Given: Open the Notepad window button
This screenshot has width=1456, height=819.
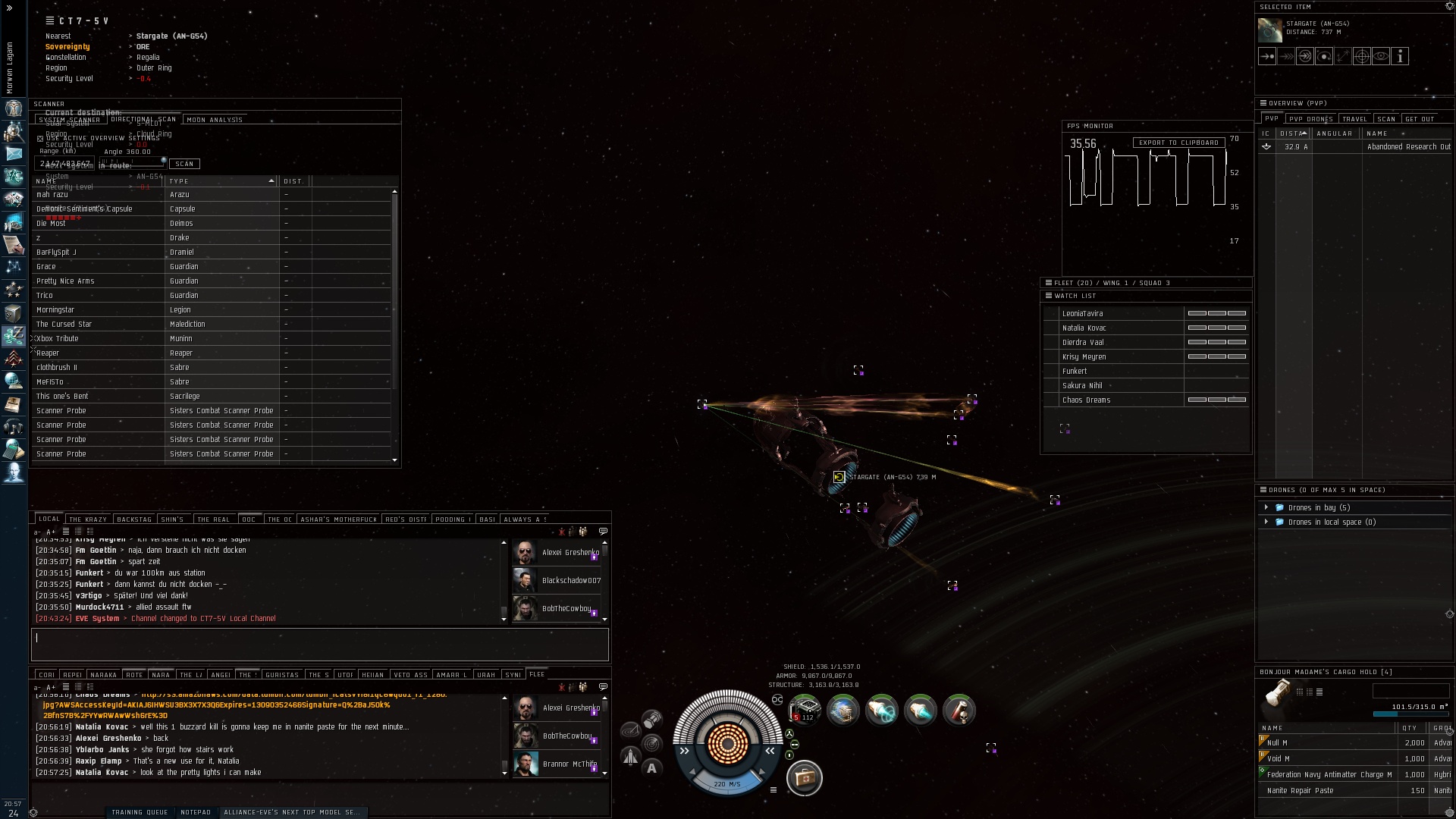Looking at the screenshot, I should pos(196,812).
